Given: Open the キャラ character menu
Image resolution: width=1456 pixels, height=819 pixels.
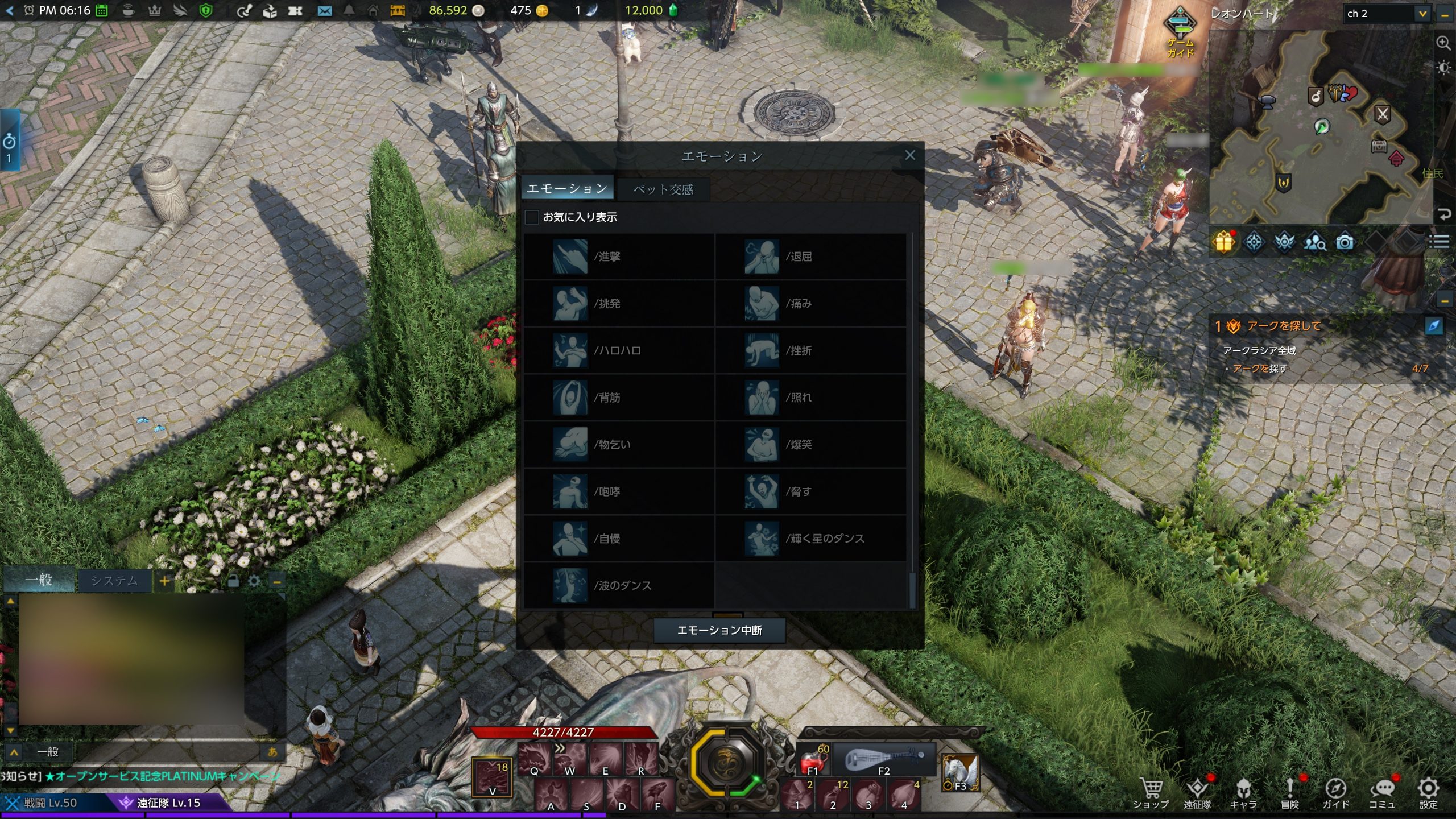Looking at the screenshot, I should 1243,793.
